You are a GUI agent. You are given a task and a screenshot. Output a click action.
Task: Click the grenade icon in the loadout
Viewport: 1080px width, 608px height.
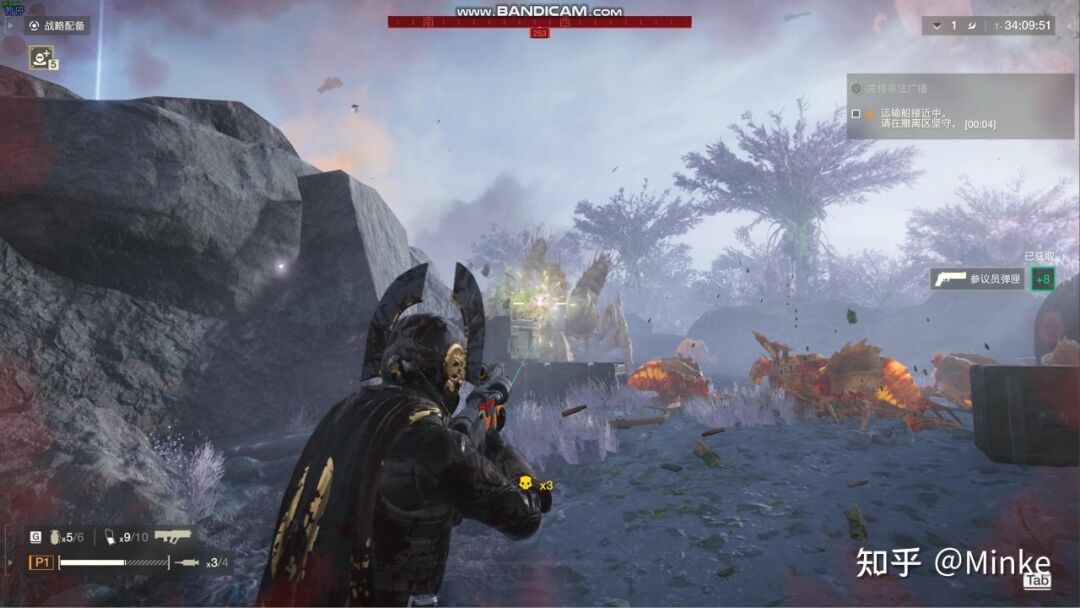pos(56,537)
